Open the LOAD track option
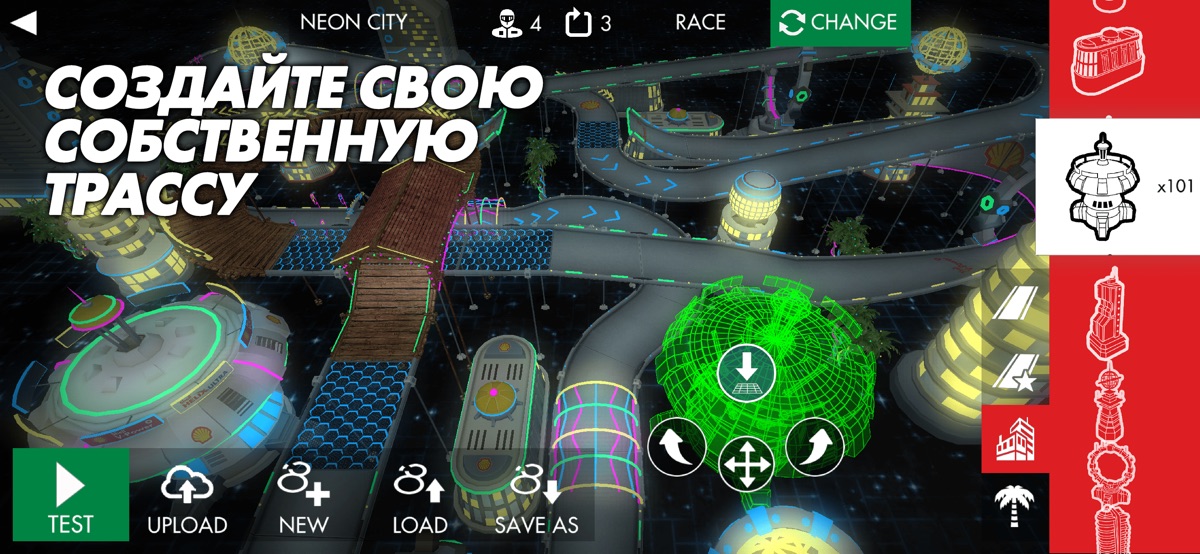This screenshot has width=1200, height=554. [x=420, y=500]
